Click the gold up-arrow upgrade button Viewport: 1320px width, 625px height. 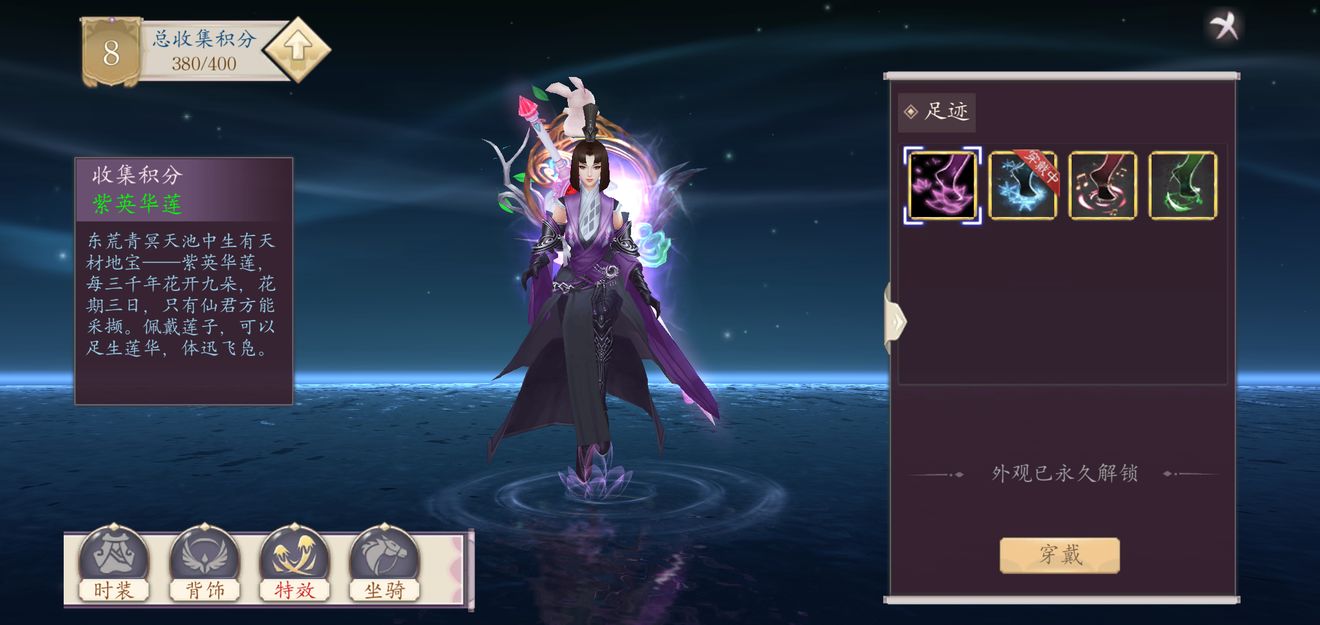[x=296, y=48]
